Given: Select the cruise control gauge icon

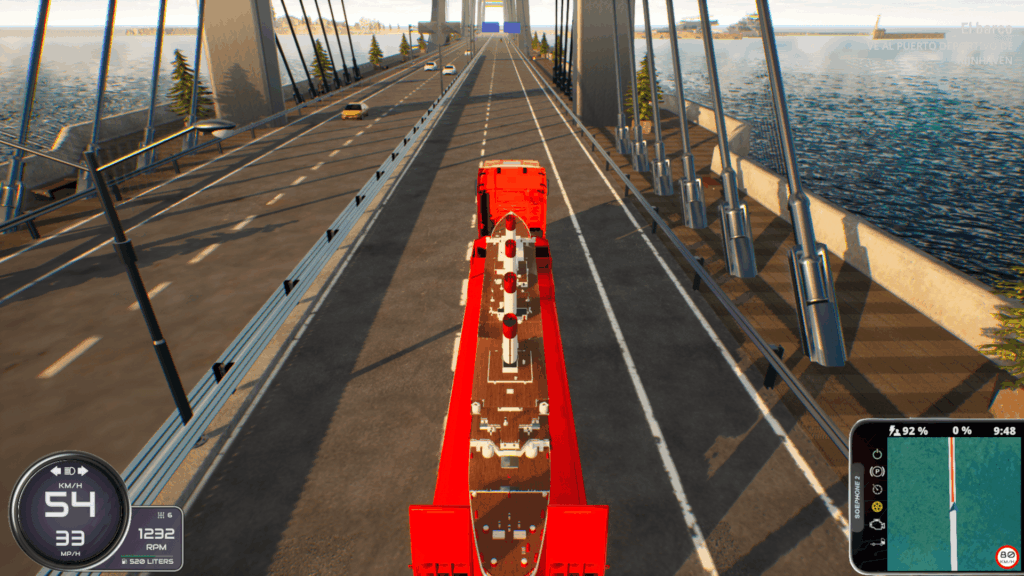Looking at the screenshot, I should point(878,489).
